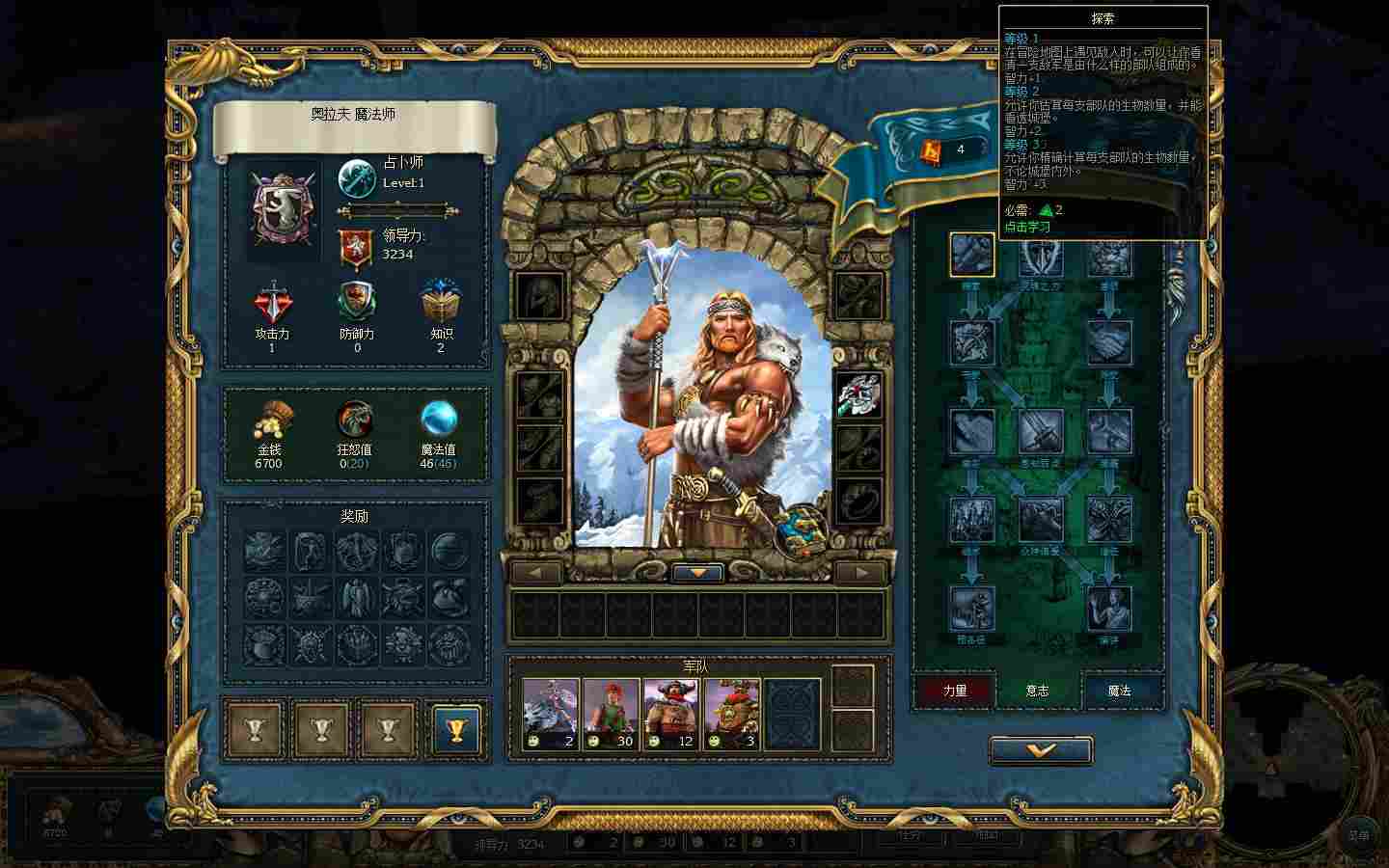Select the equipped artifact beside the portrait
The width and height of the screenshot is (1389, 868).
[x=858, y=396]
